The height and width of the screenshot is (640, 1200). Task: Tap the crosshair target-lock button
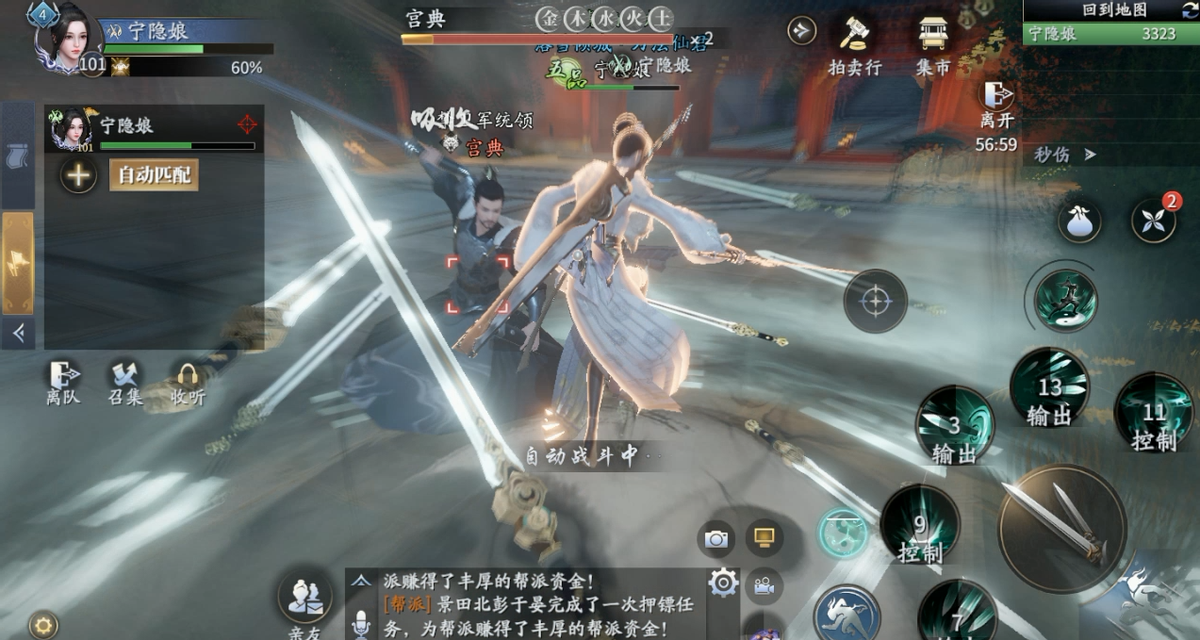coord(875,300)
